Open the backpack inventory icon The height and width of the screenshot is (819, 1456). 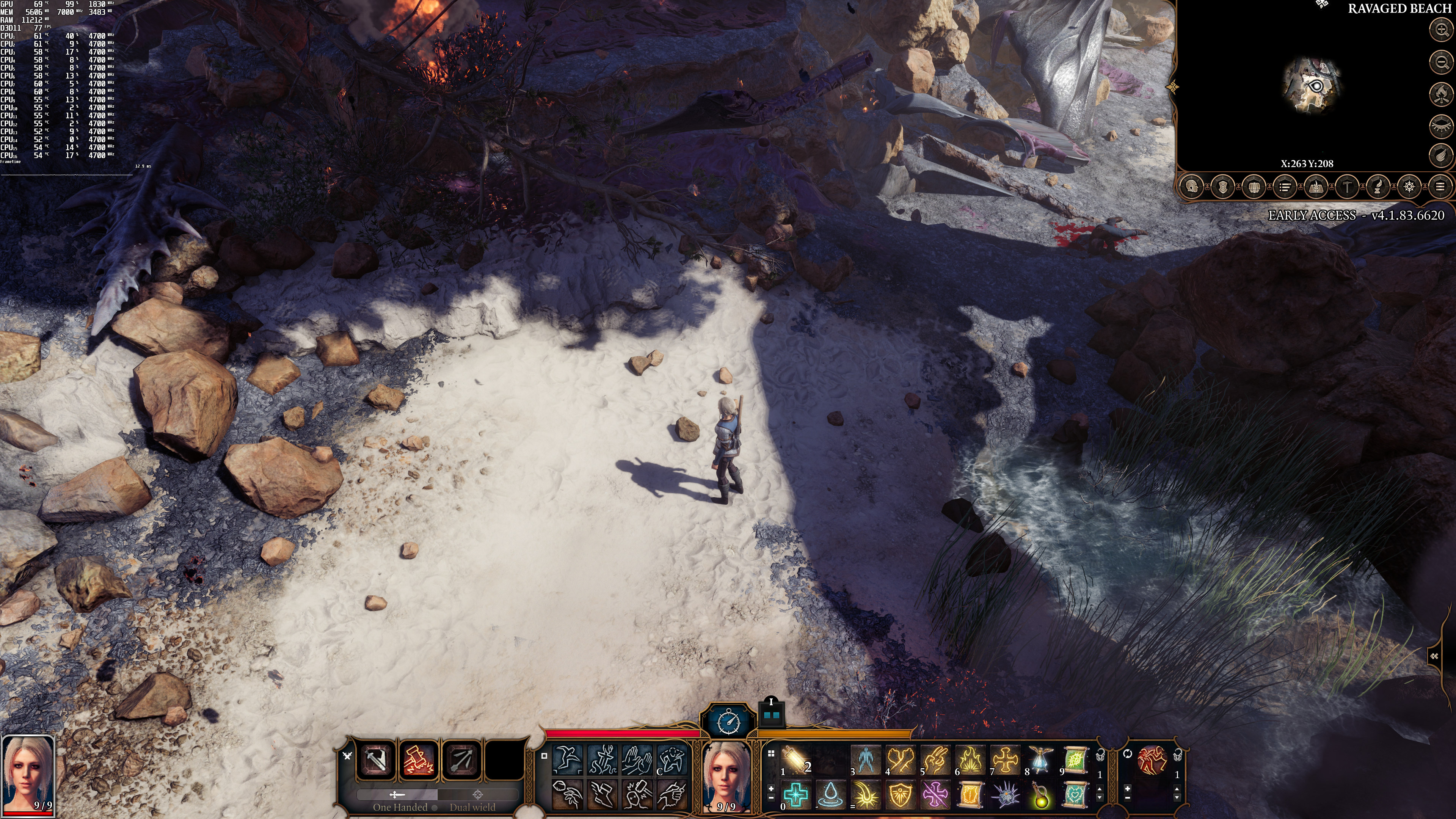click(x=1254, y=187)
